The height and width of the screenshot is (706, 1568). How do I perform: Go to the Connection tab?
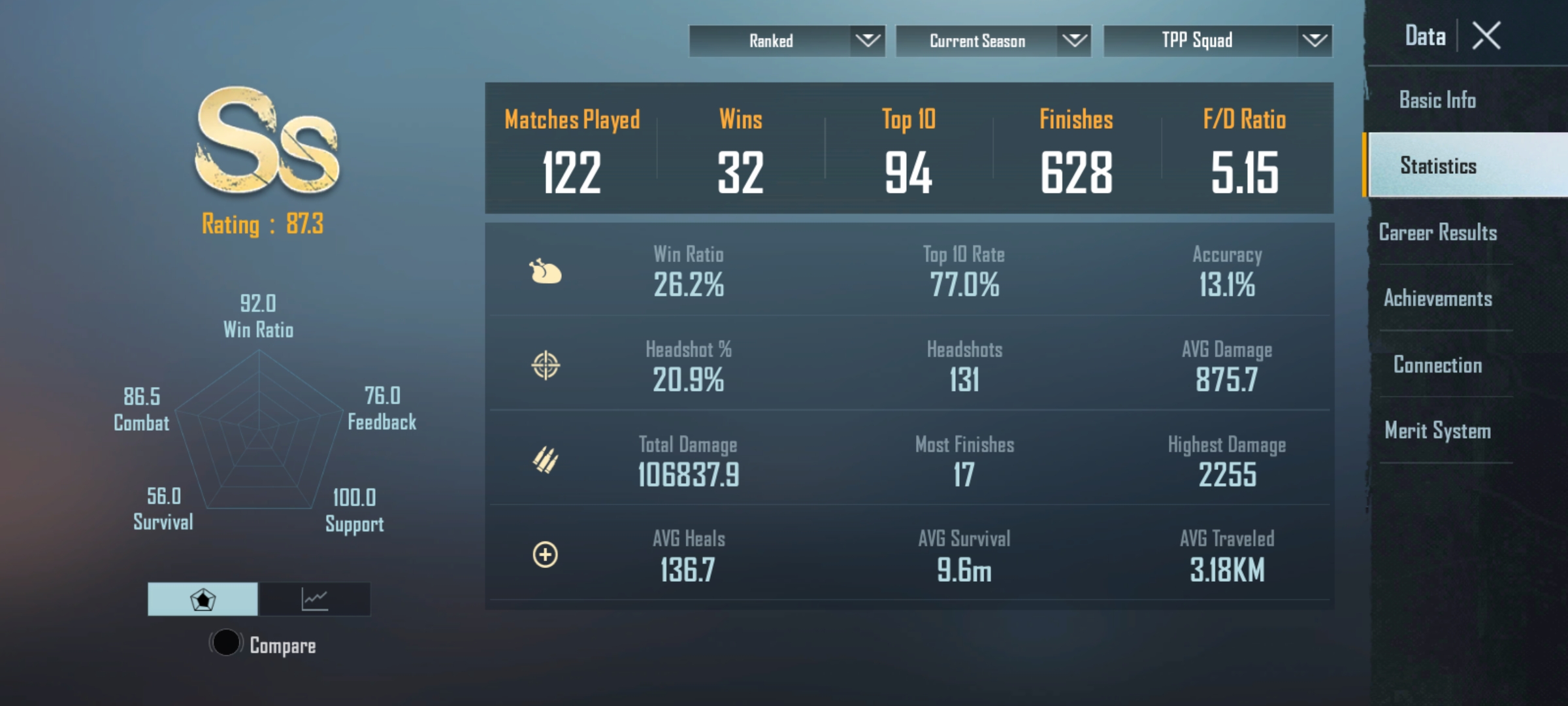[1437, 365]
